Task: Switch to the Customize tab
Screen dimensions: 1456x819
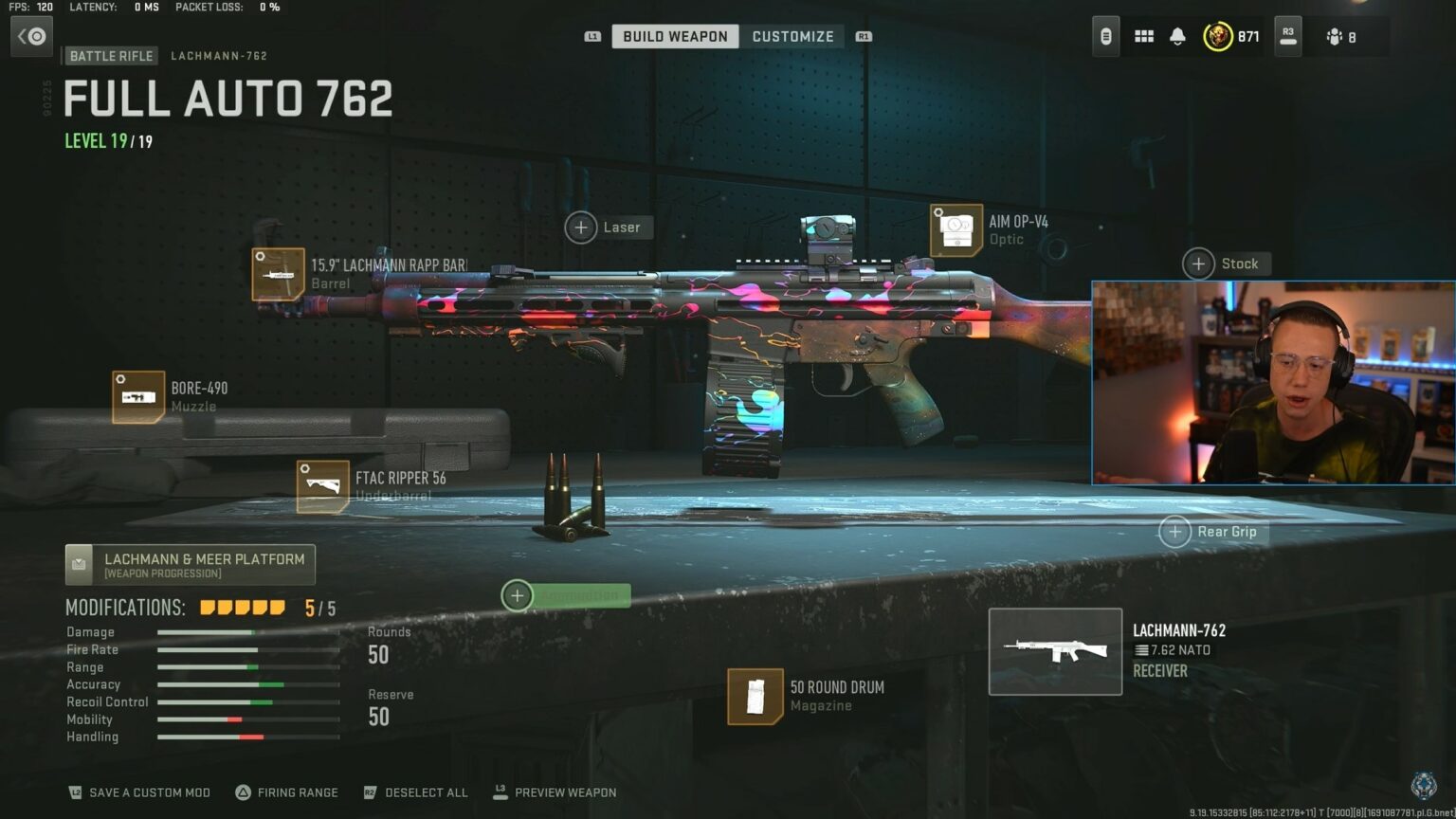Action: coord(792,36)
